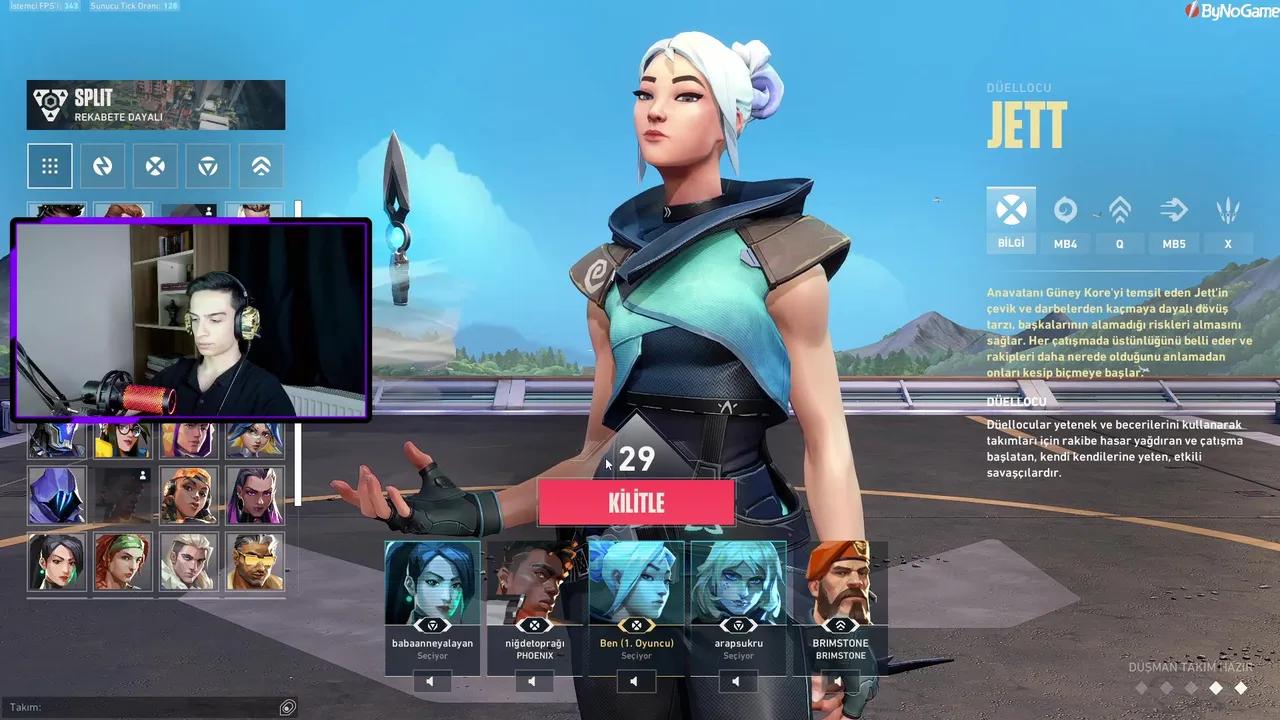The width and height of the screenshot is (1280, 720).
Task: Select the show-all-agents grid filter
Action: point(50,165)
